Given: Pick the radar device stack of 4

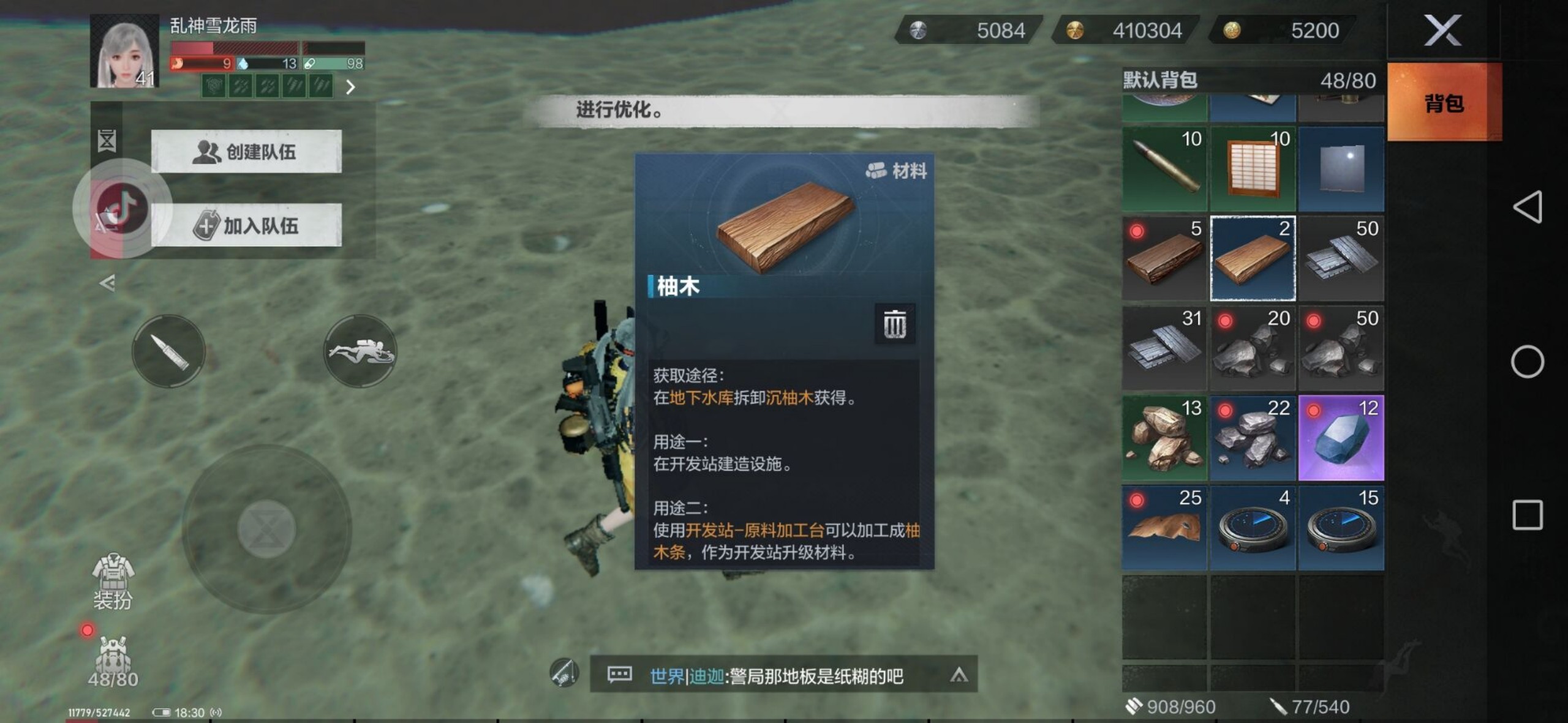Looking at the screenshot, I should [1253, 528].
